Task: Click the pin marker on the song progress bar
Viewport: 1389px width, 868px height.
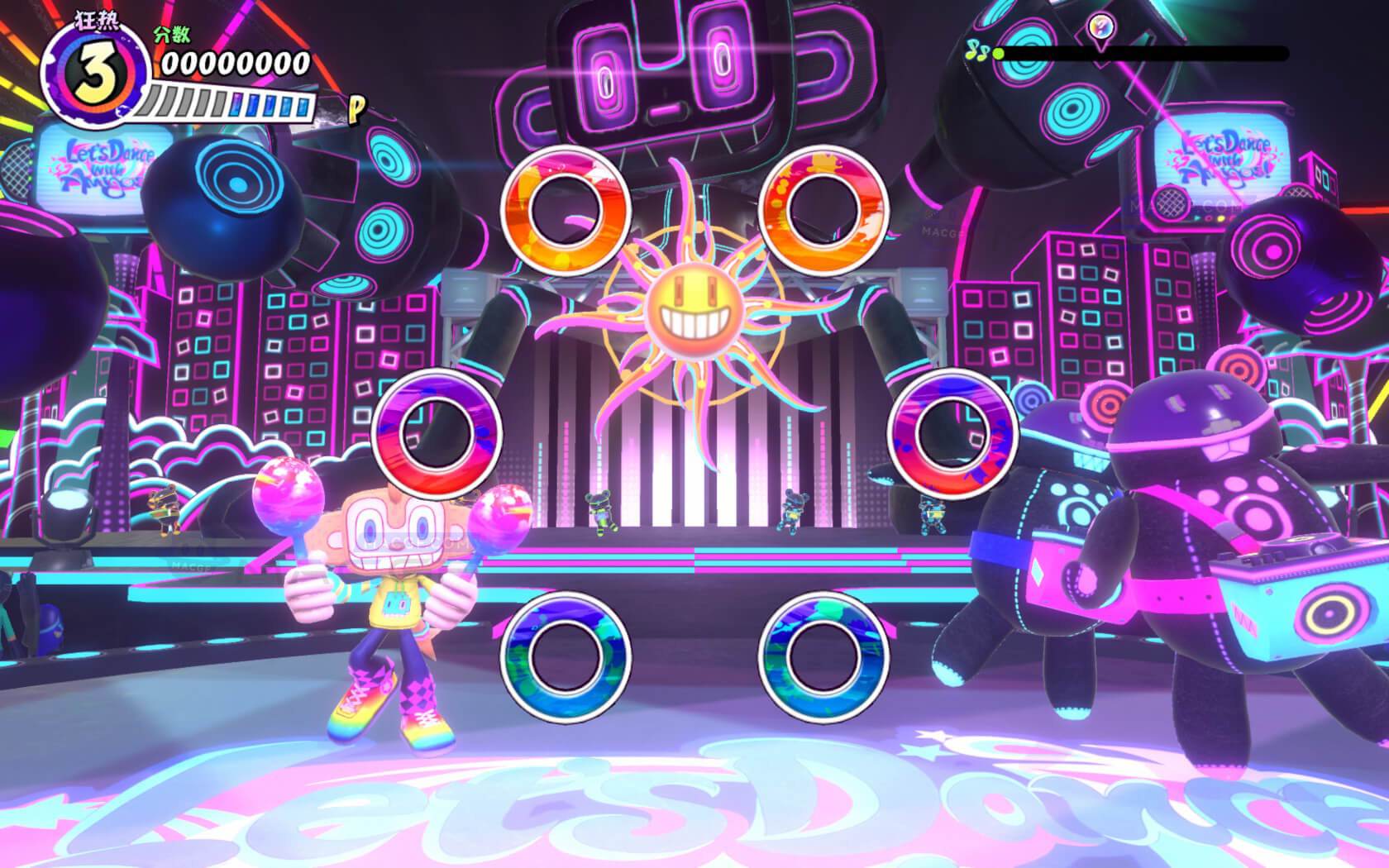Action: point(1099,27)
